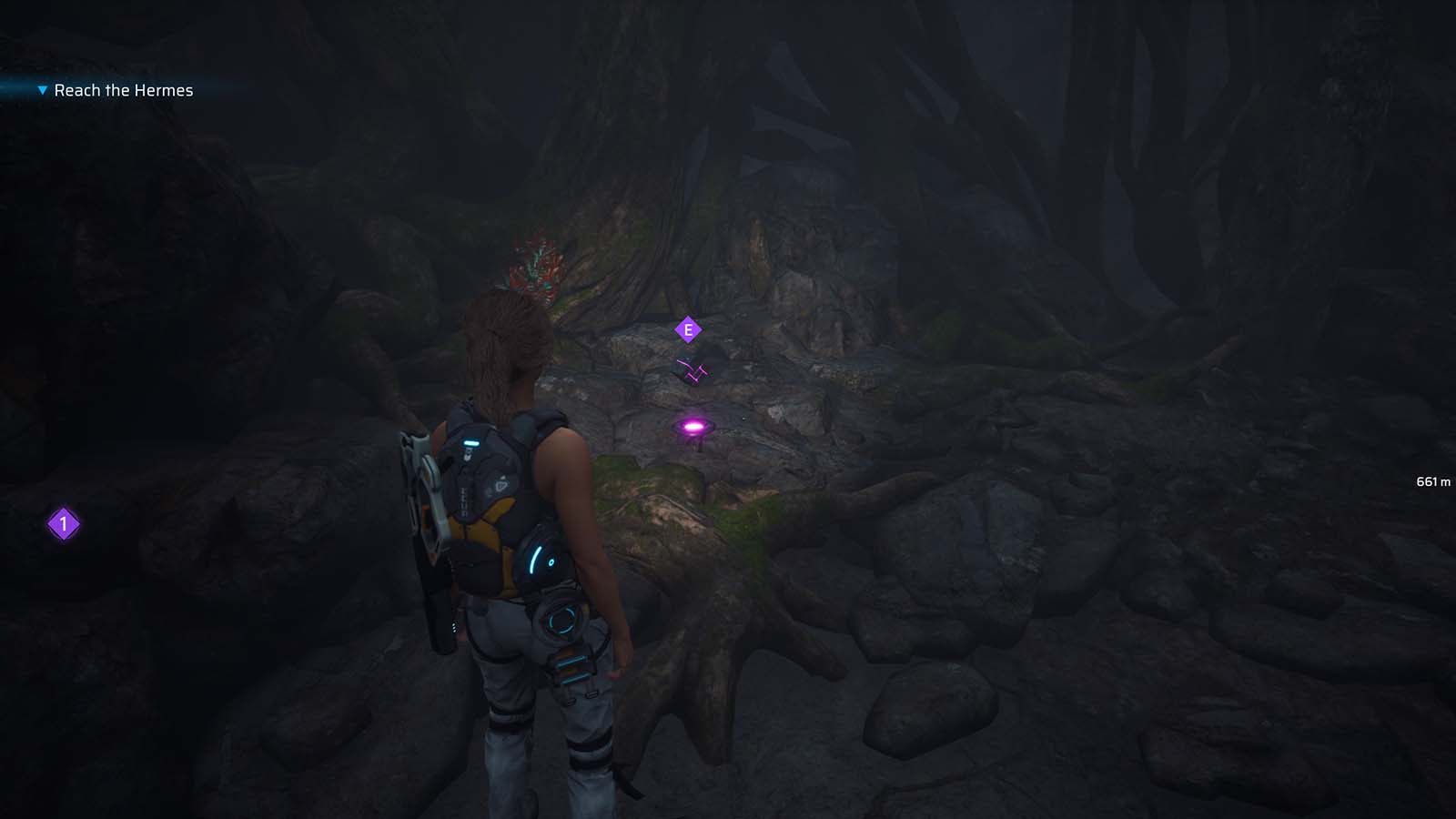Select the pink alien artifact above the pickup
The image size is (1456, 819).
pos(691,368)
